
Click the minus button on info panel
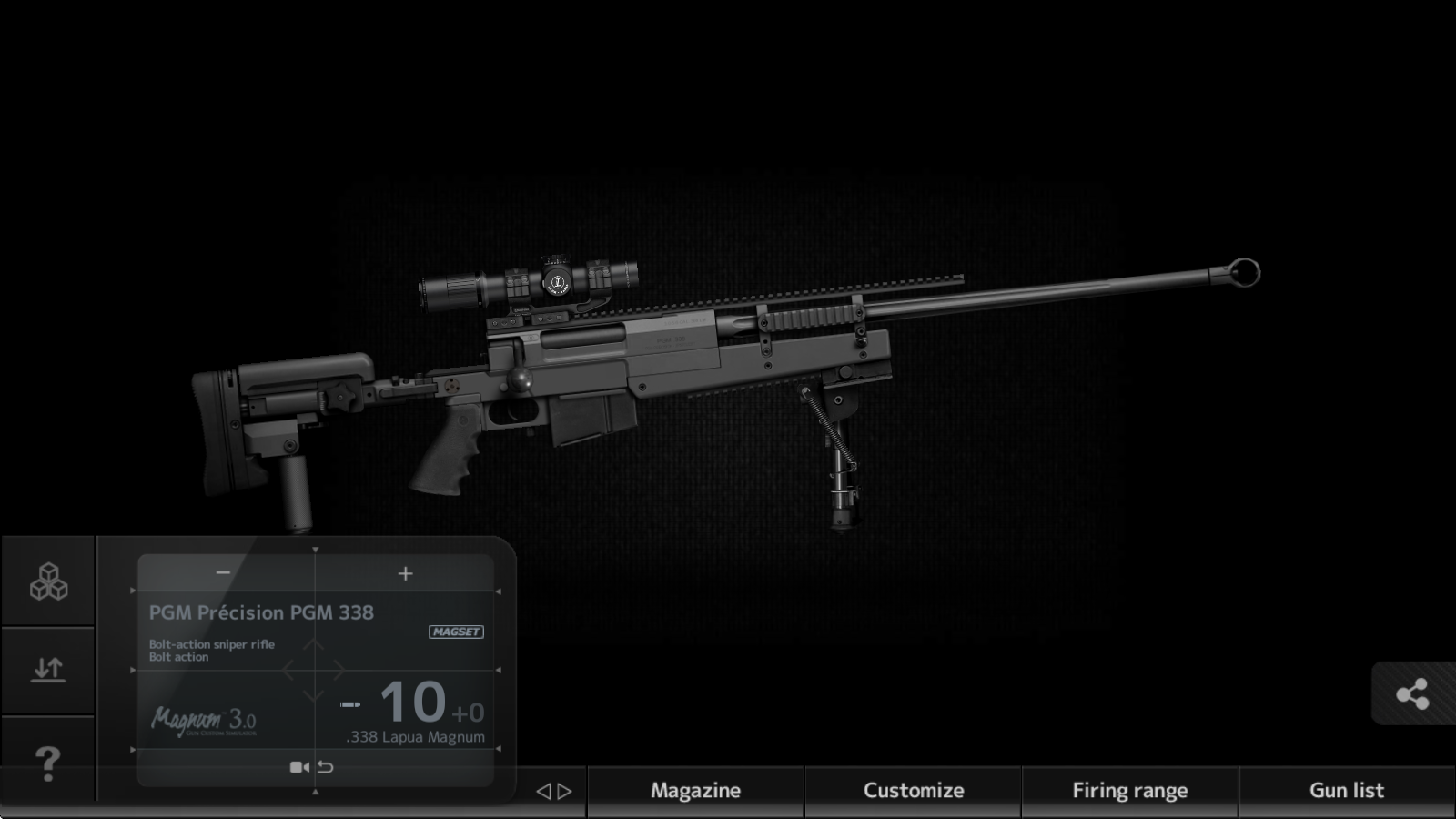tap(224, 573)
